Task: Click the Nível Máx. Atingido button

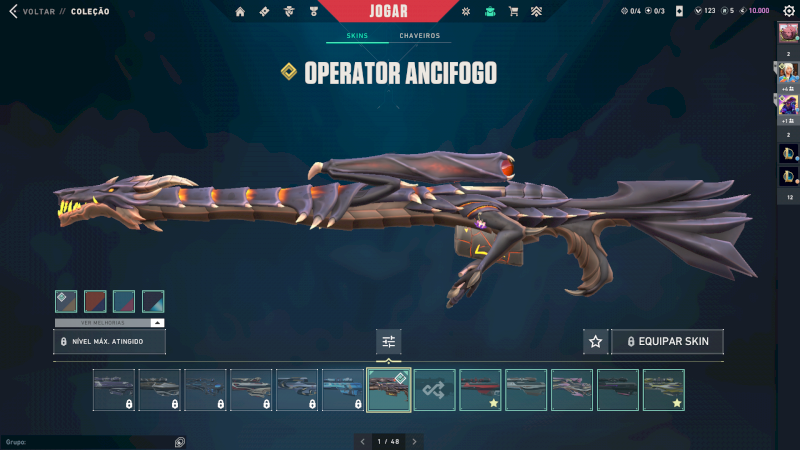Action: [x=110, y=342]
